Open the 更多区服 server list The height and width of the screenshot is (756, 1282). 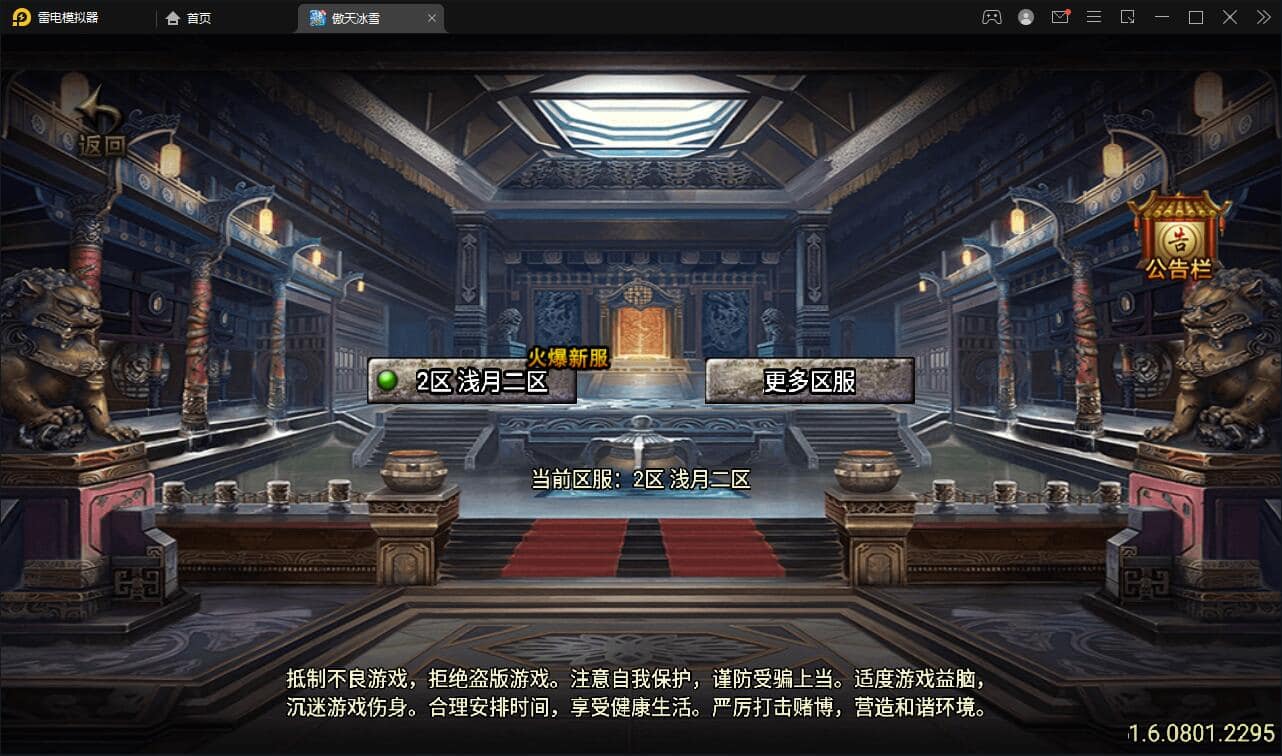(x=809, y=381)
